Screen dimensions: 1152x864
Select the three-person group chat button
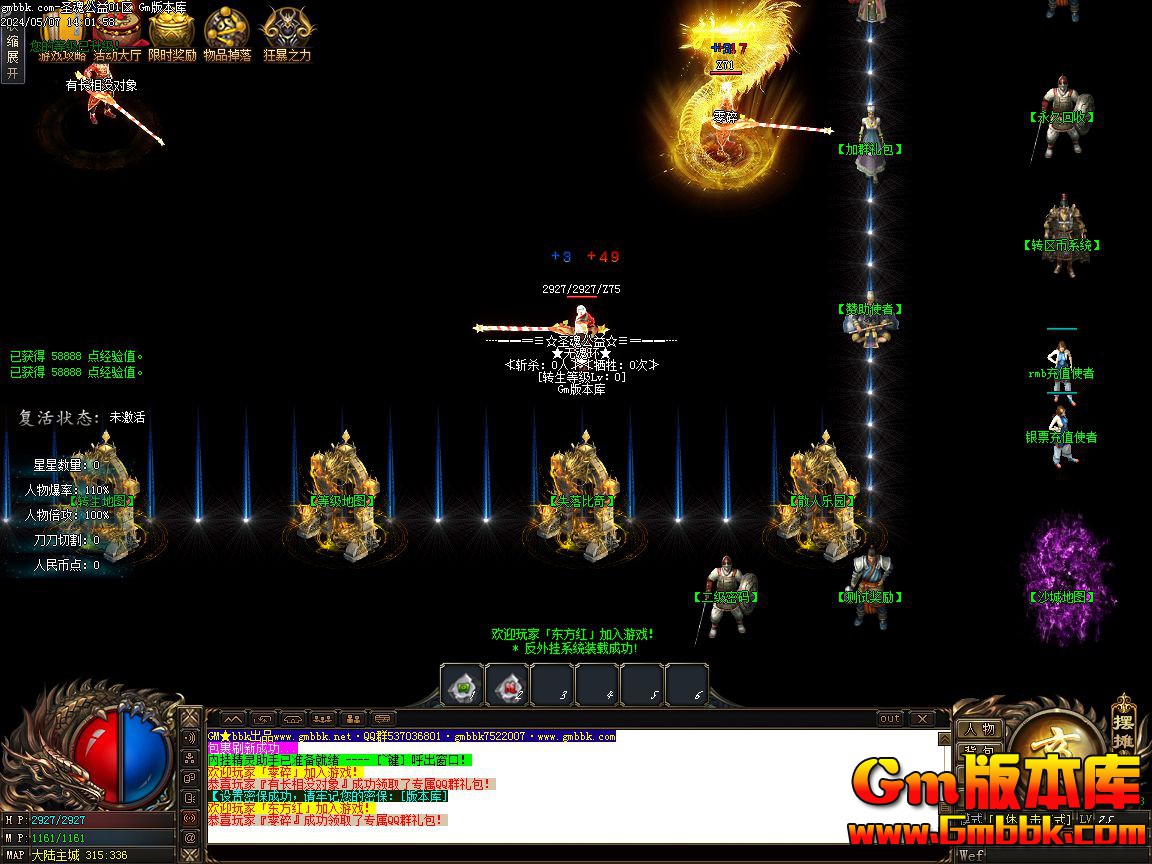[322, 718]
